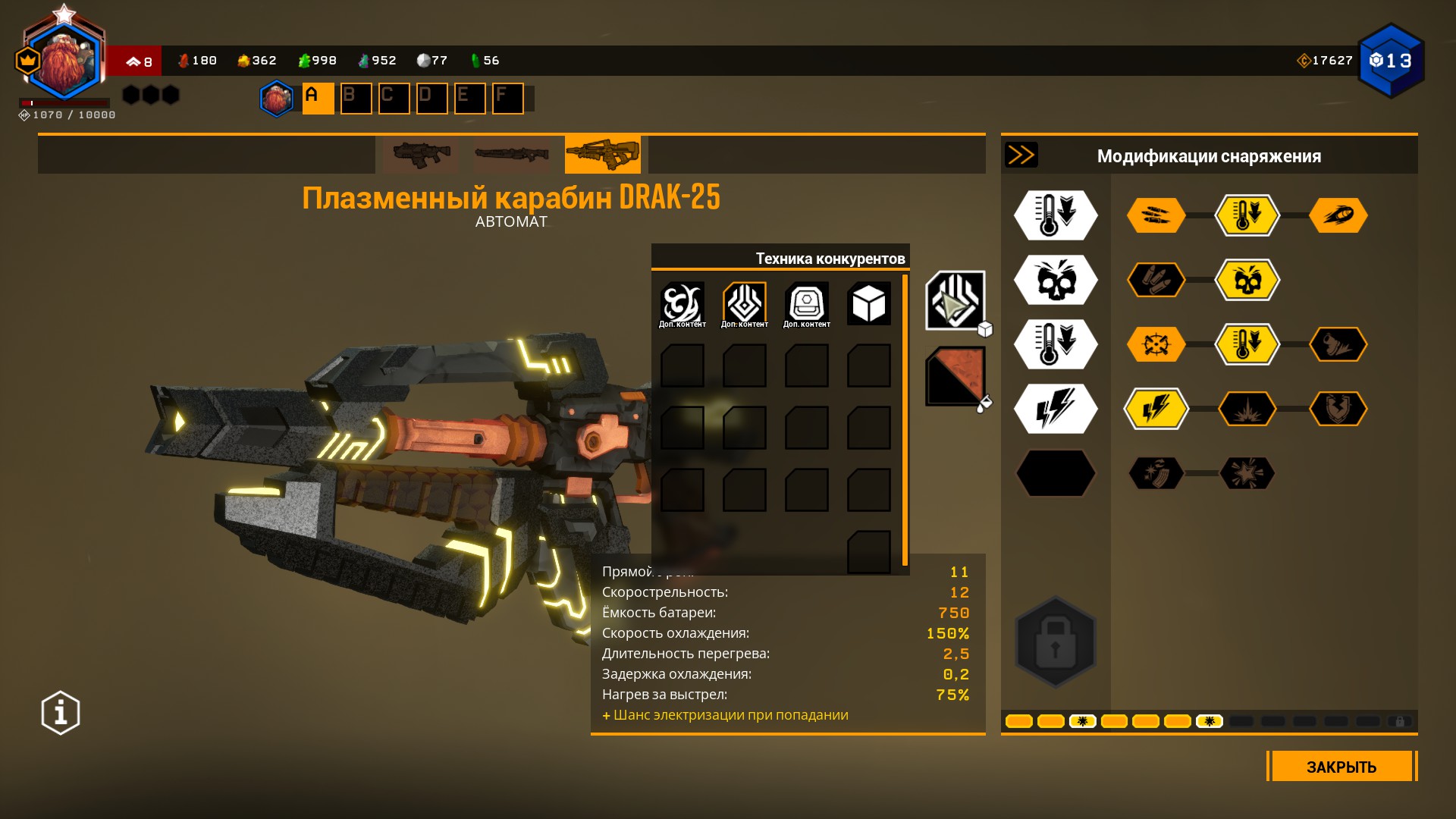Pick the fireball projectile mod

[1338, 216]
